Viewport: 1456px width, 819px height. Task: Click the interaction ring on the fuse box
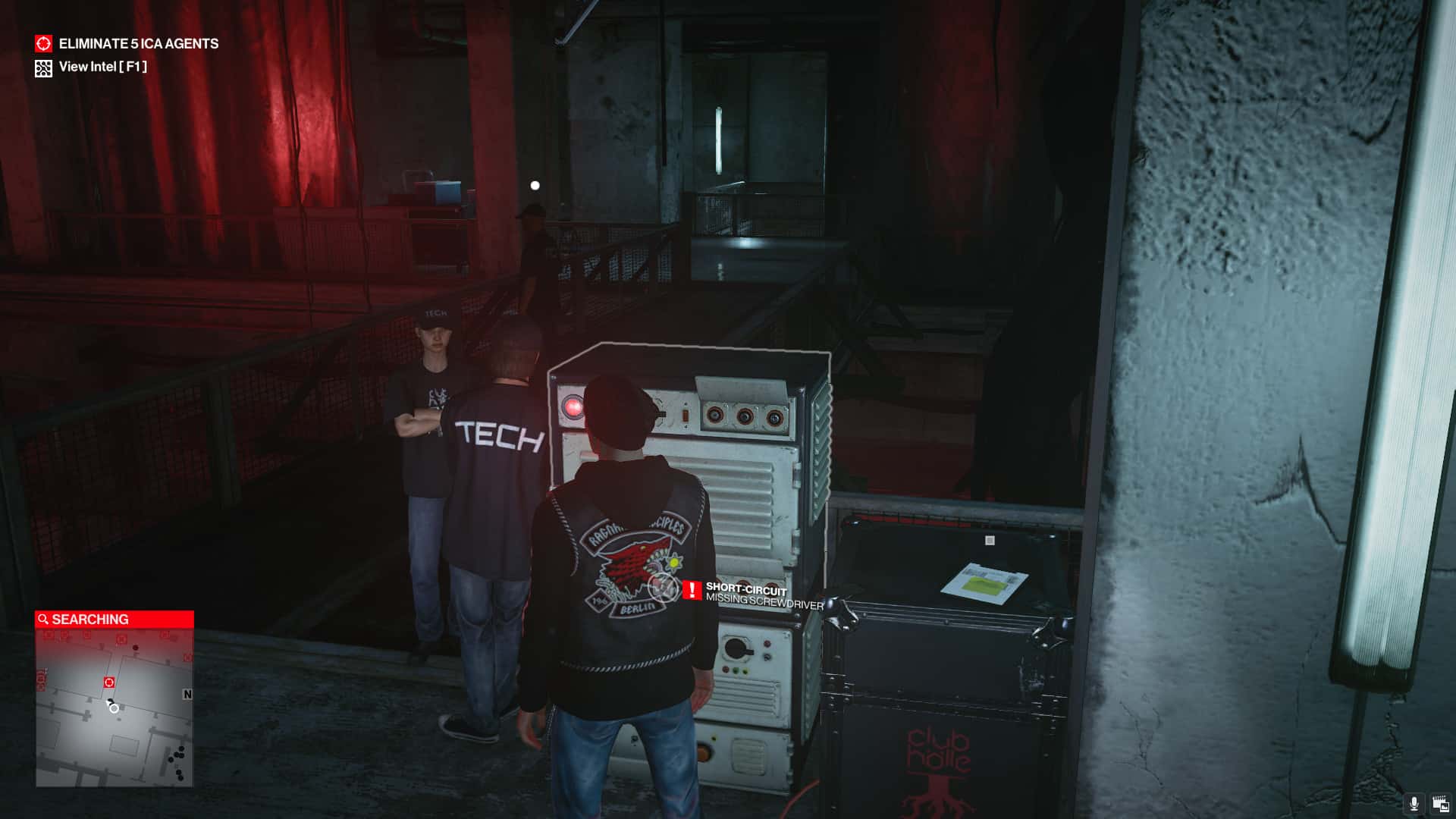point(663,589)
